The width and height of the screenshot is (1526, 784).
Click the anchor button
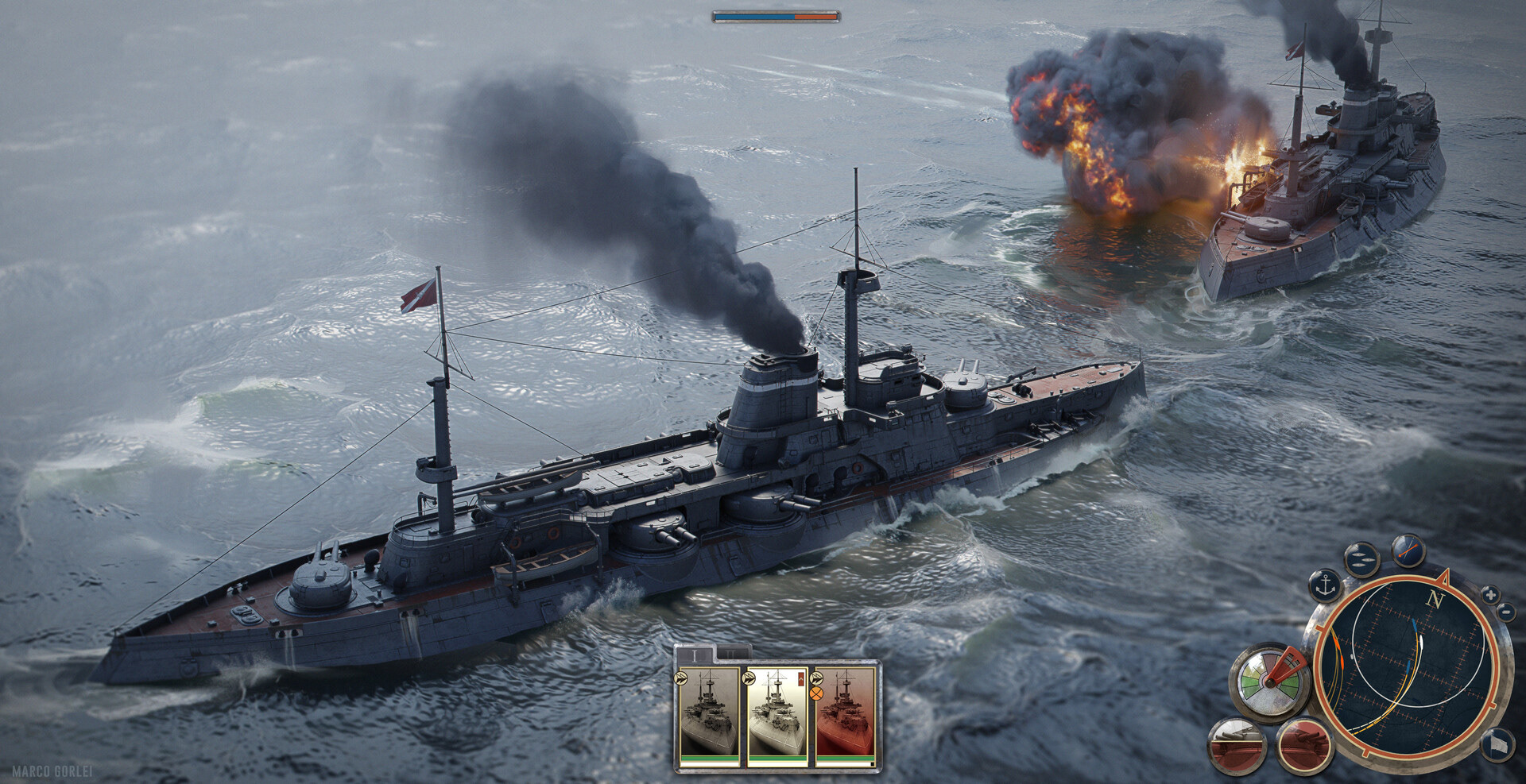tap(1325, 586)
